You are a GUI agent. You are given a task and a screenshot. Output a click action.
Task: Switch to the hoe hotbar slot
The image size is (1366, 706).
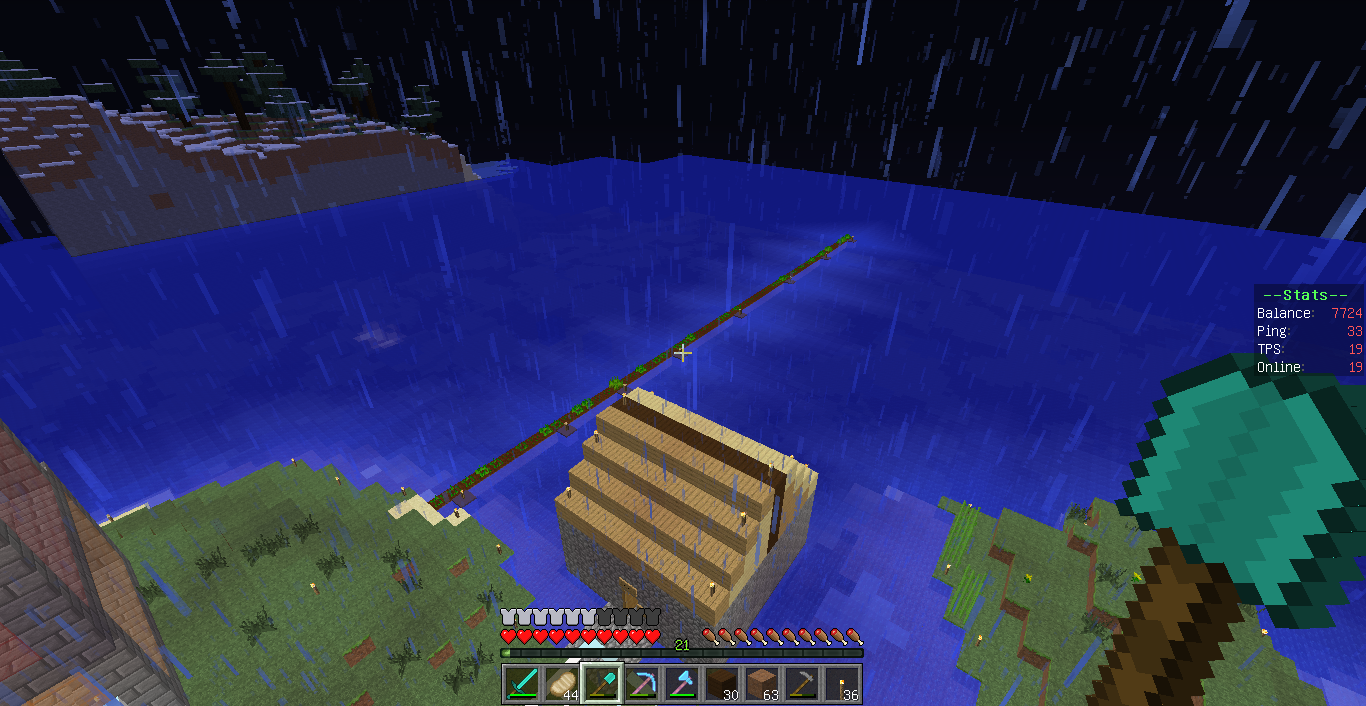[x=802, y=683]
